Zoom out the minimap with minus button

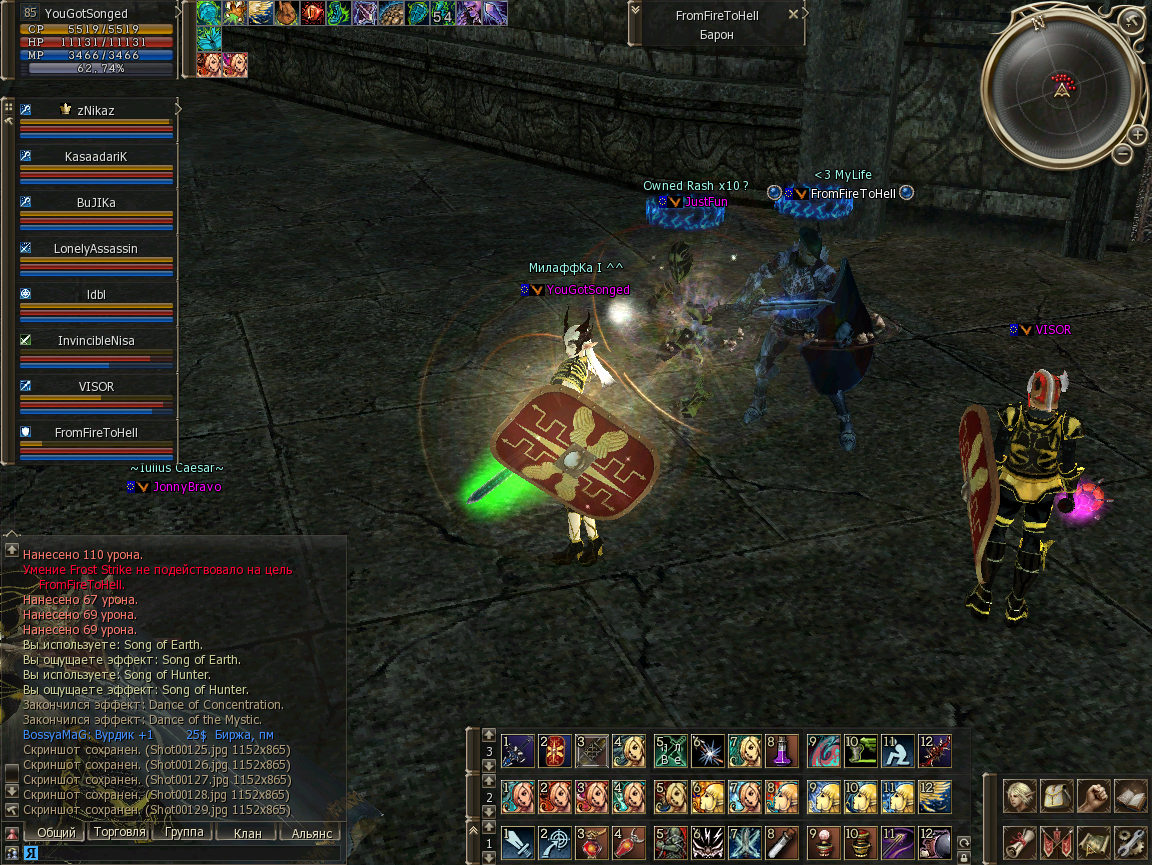(1123, 153)
